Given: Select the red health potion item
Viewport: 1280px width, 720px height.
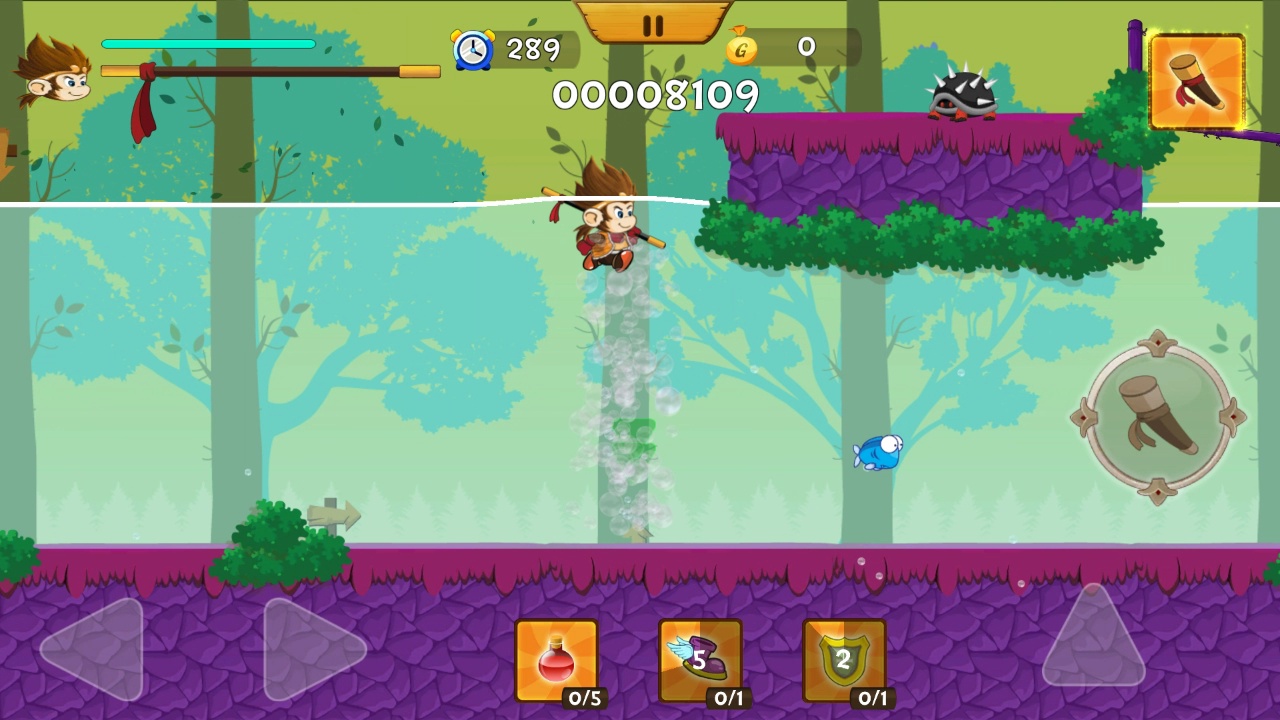Looking at the screenshot, I should (556, 658).
